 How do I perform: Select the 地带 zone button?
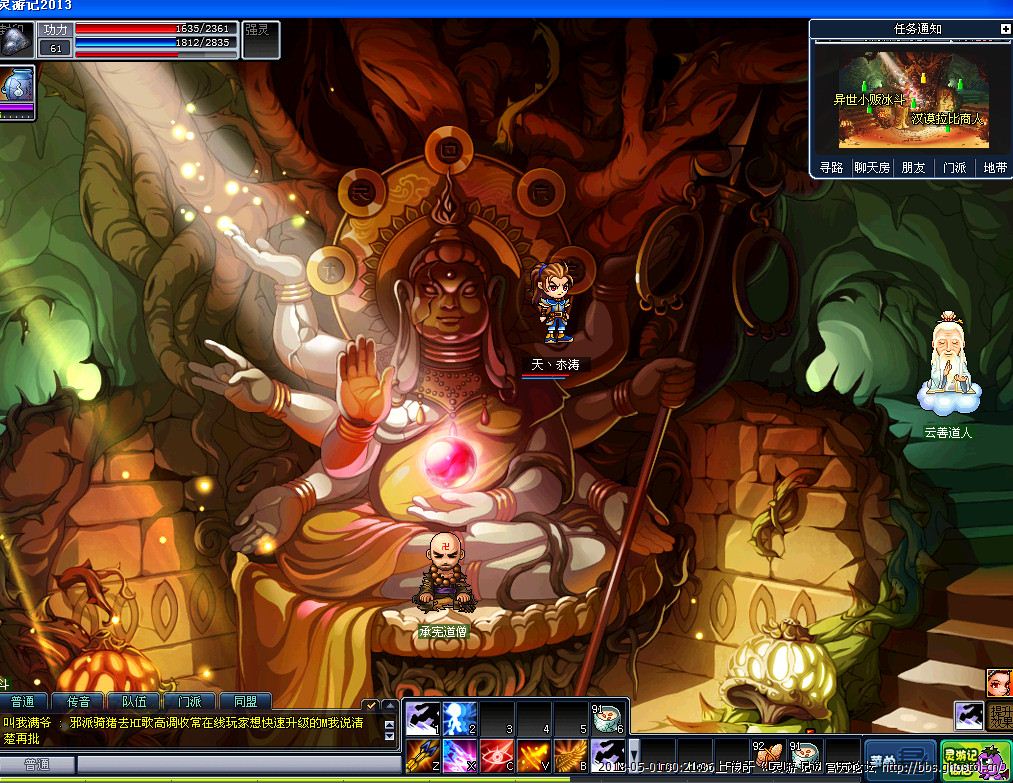(994, 168)
